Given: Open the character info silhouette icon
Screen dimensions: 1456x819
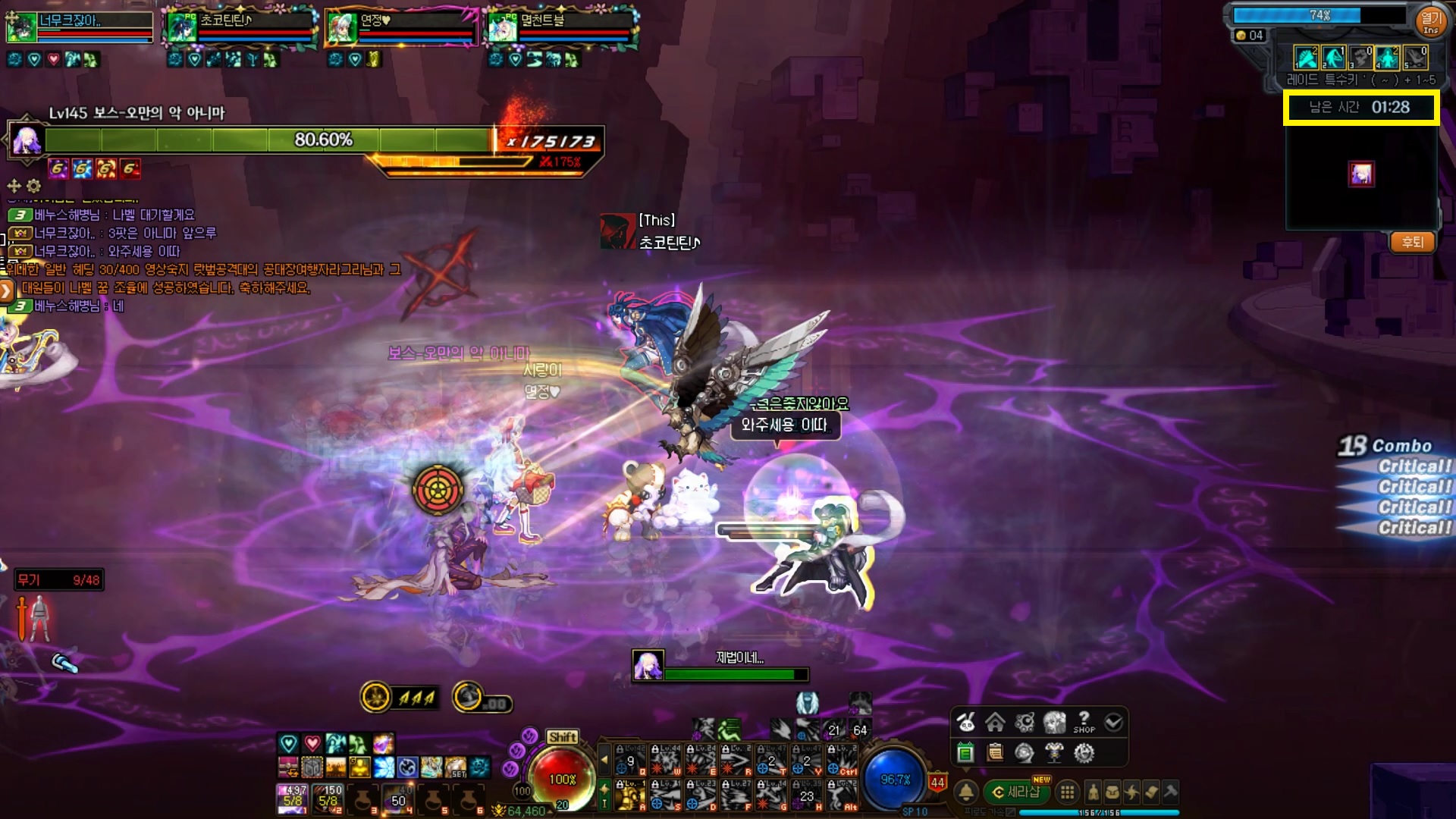Looking at the screenshot, I should [x=1093, y=792].
